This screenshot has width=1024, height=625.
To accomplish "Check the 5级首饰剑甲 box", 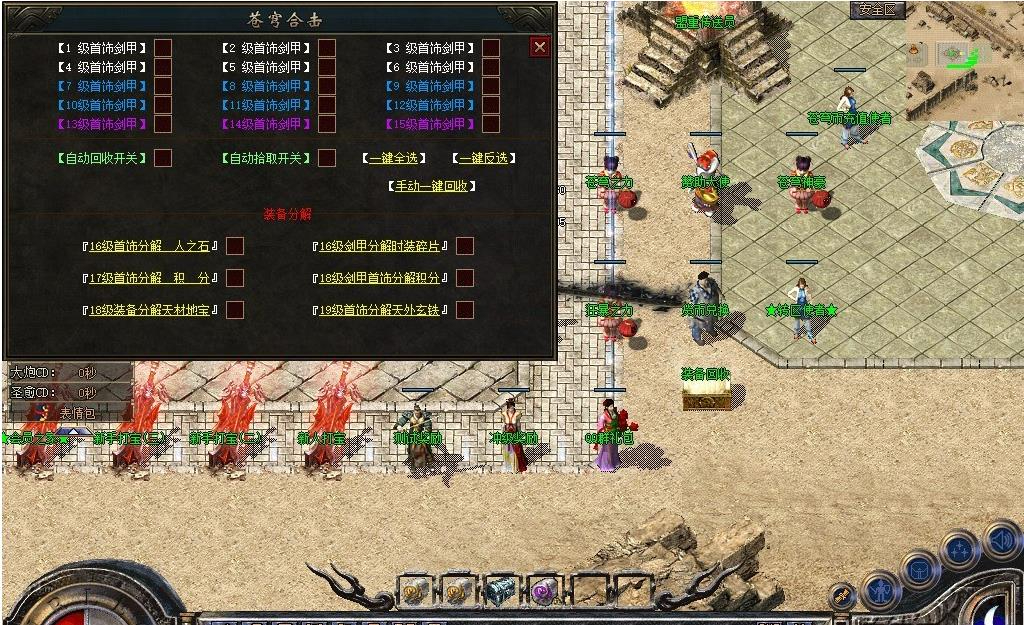I will coord(327,67).
